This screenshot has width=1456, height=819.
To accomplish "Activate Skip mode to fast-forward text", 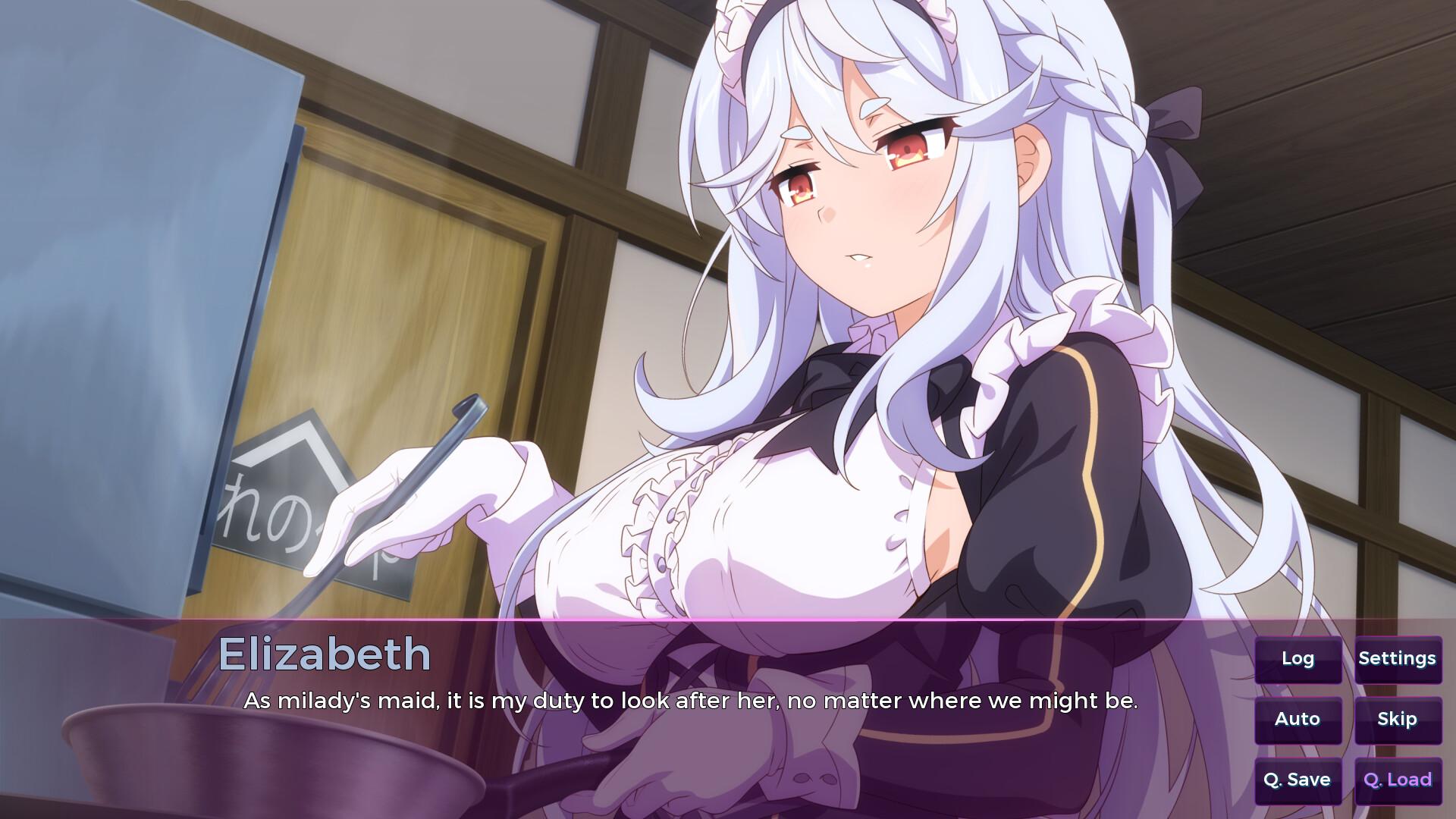I will (x=1398, y=719).
